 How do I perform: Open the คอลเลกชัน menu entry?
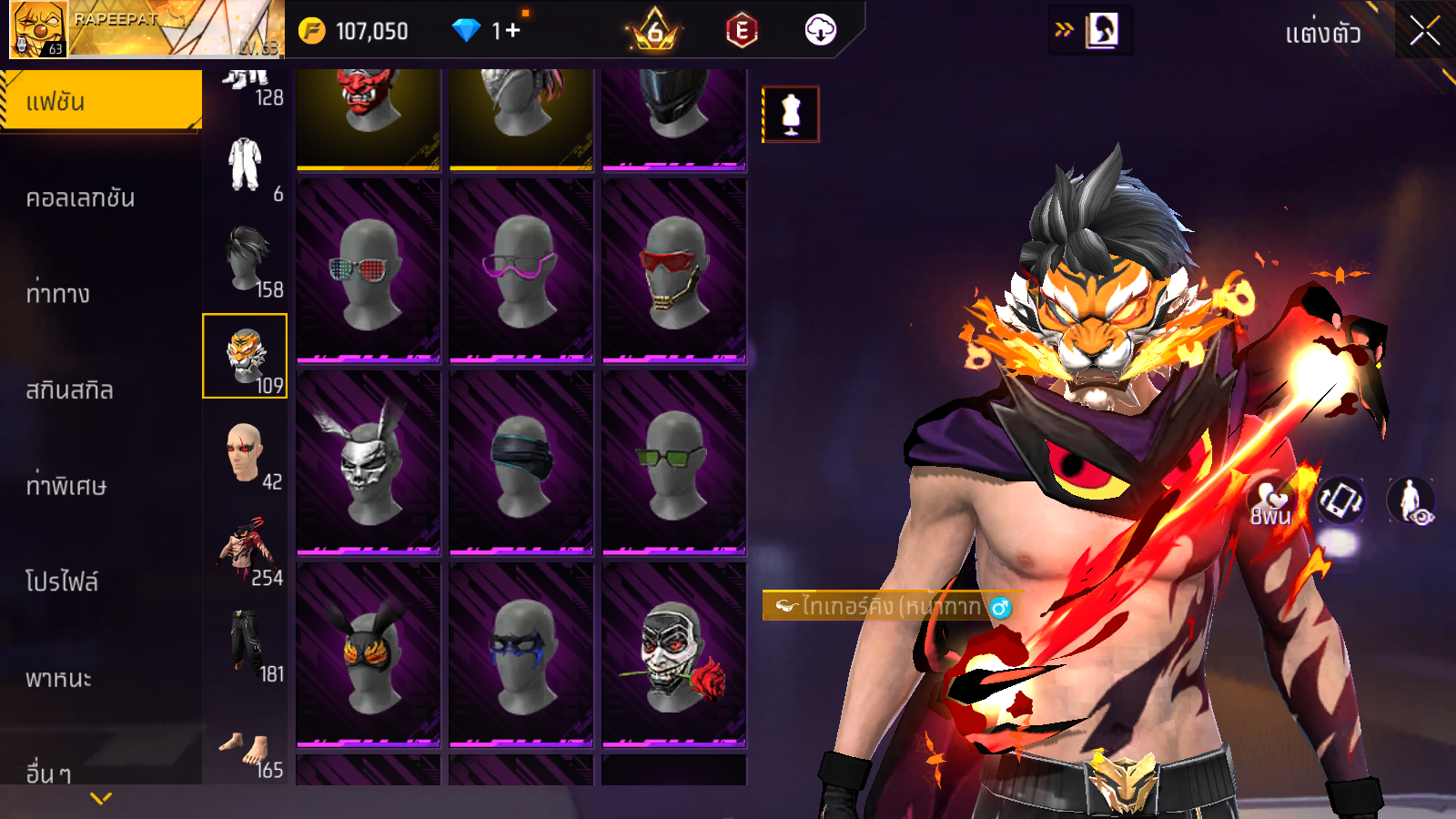[80, 197]
